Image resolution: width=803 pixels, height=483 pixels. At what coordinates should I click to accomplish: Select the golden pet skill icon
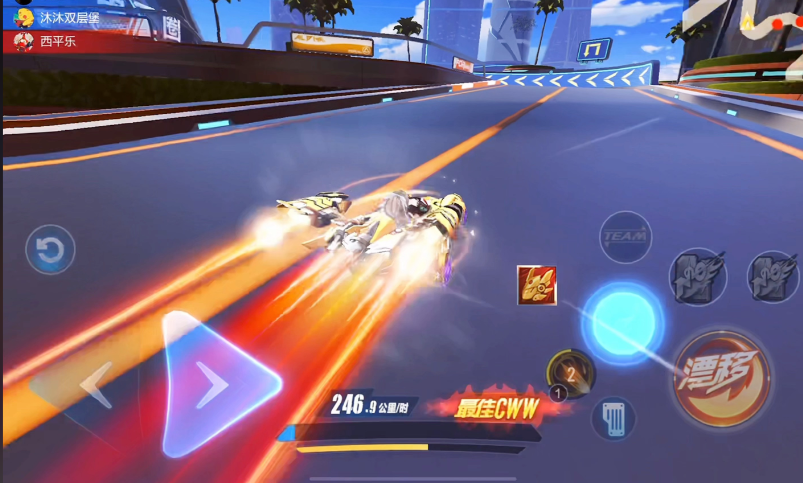(x=537, y=285)
